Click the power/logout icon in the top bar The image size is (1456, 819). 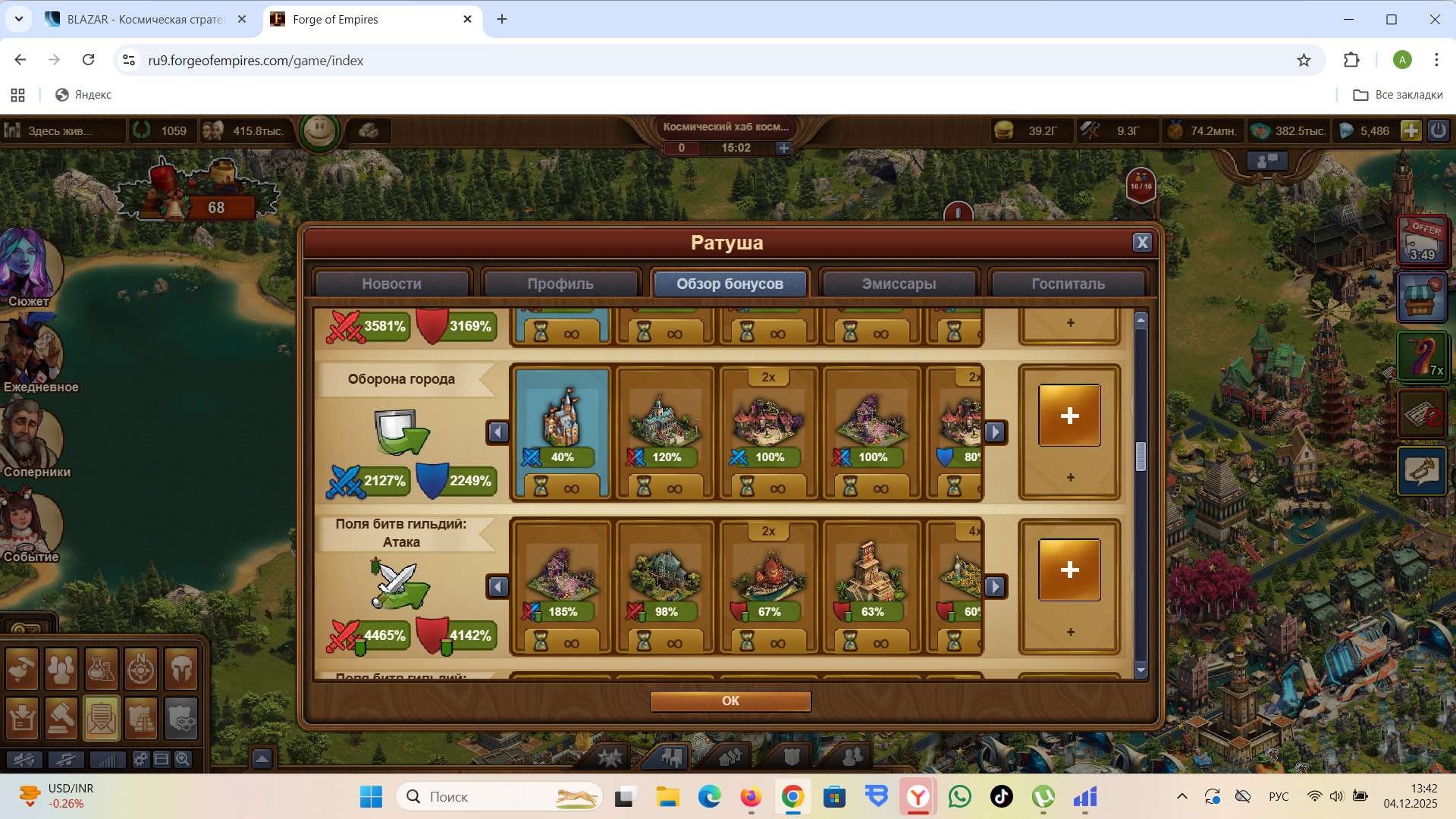click(1439, 130)
